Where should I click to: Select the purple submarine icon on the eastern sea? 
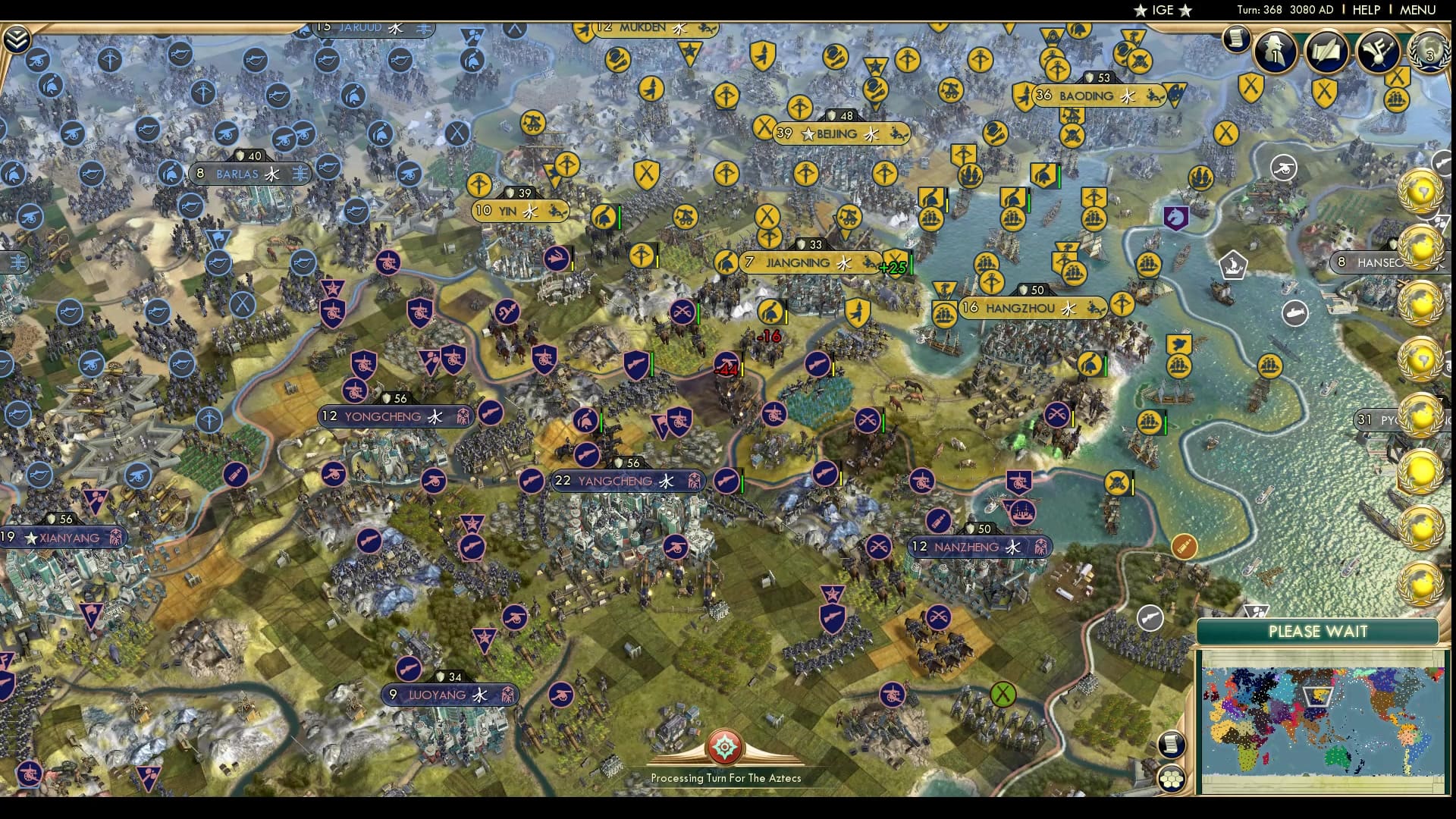pyautogui.click(x=1297, y=312)
